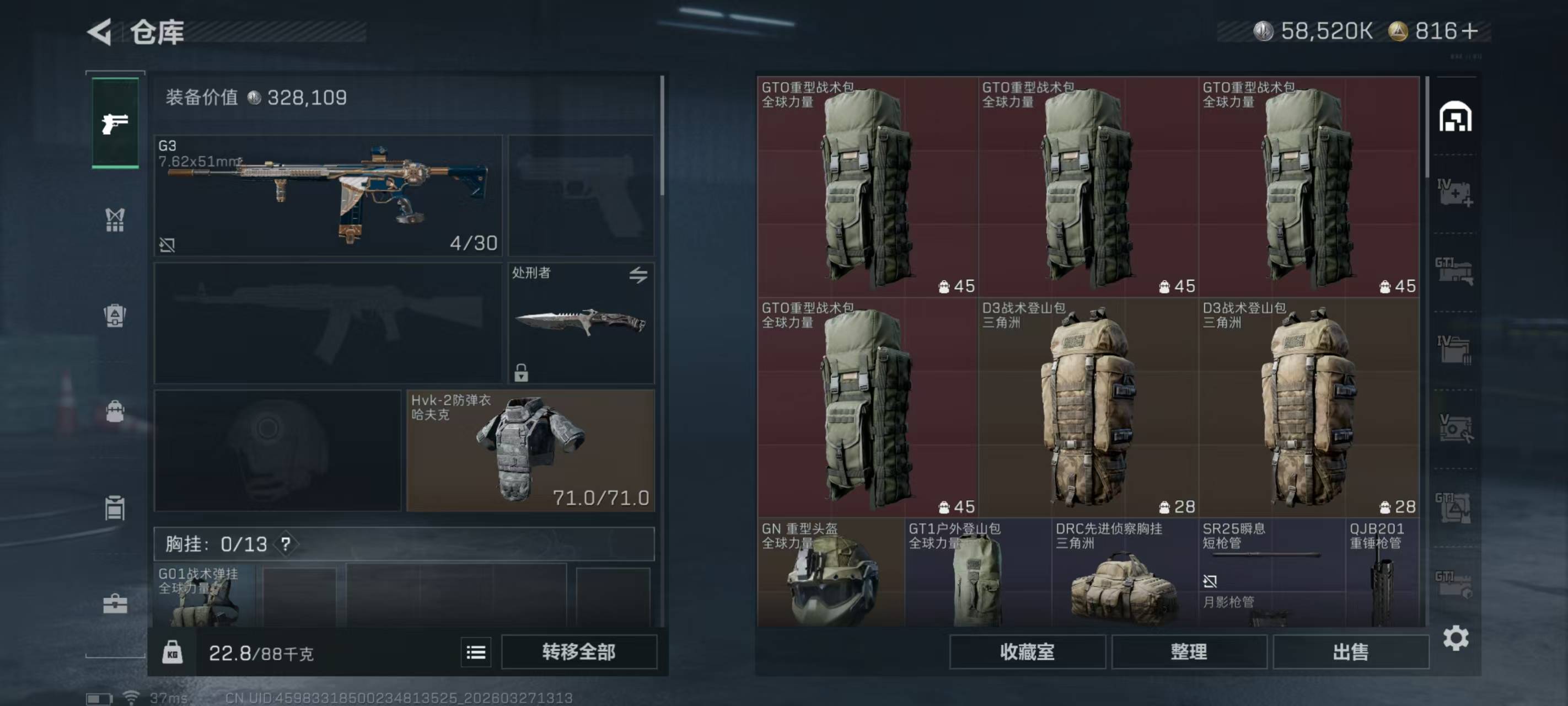Click the 转移全部 button
The width and height of the screenshot is (1568, 706).
click(578, 652)
